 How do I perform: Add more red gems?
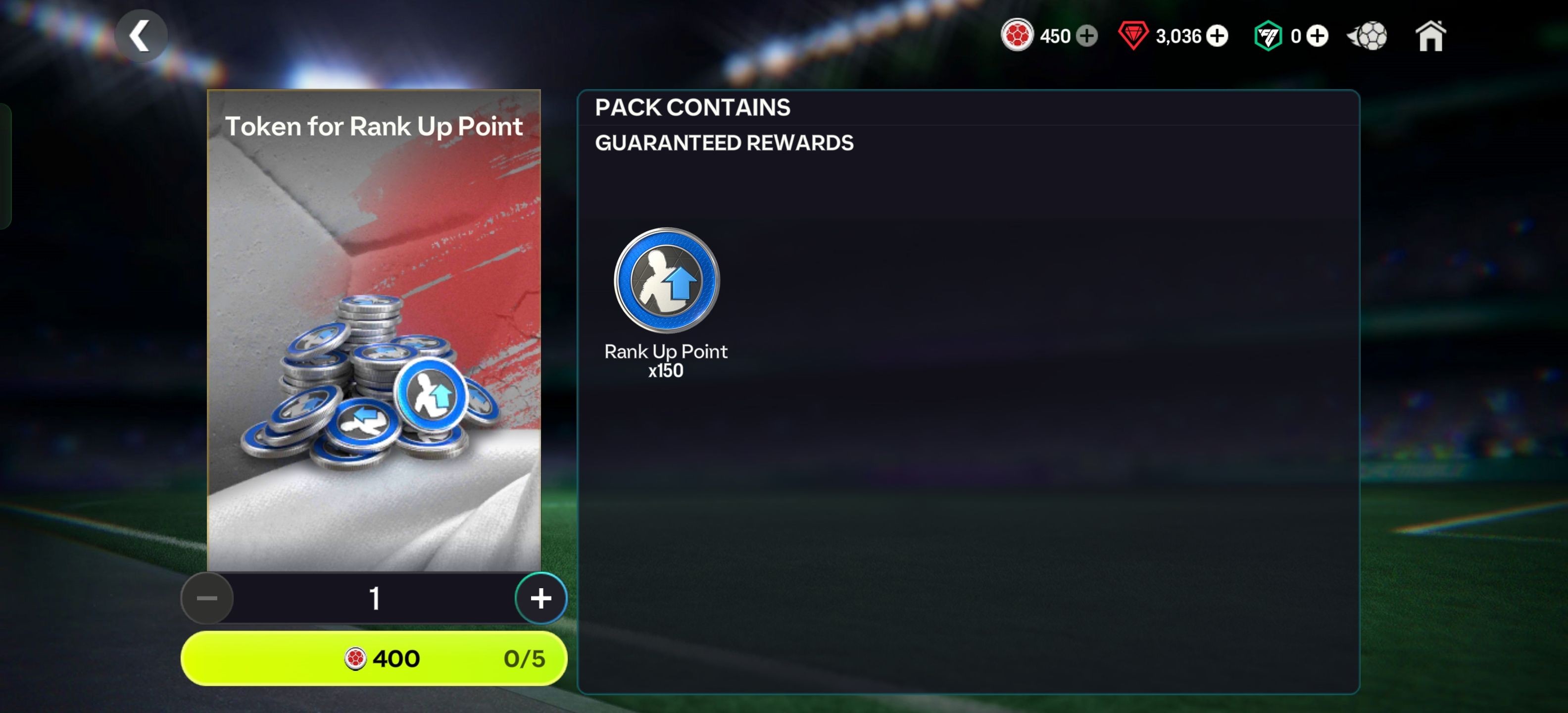click(x=1217, y=36)
